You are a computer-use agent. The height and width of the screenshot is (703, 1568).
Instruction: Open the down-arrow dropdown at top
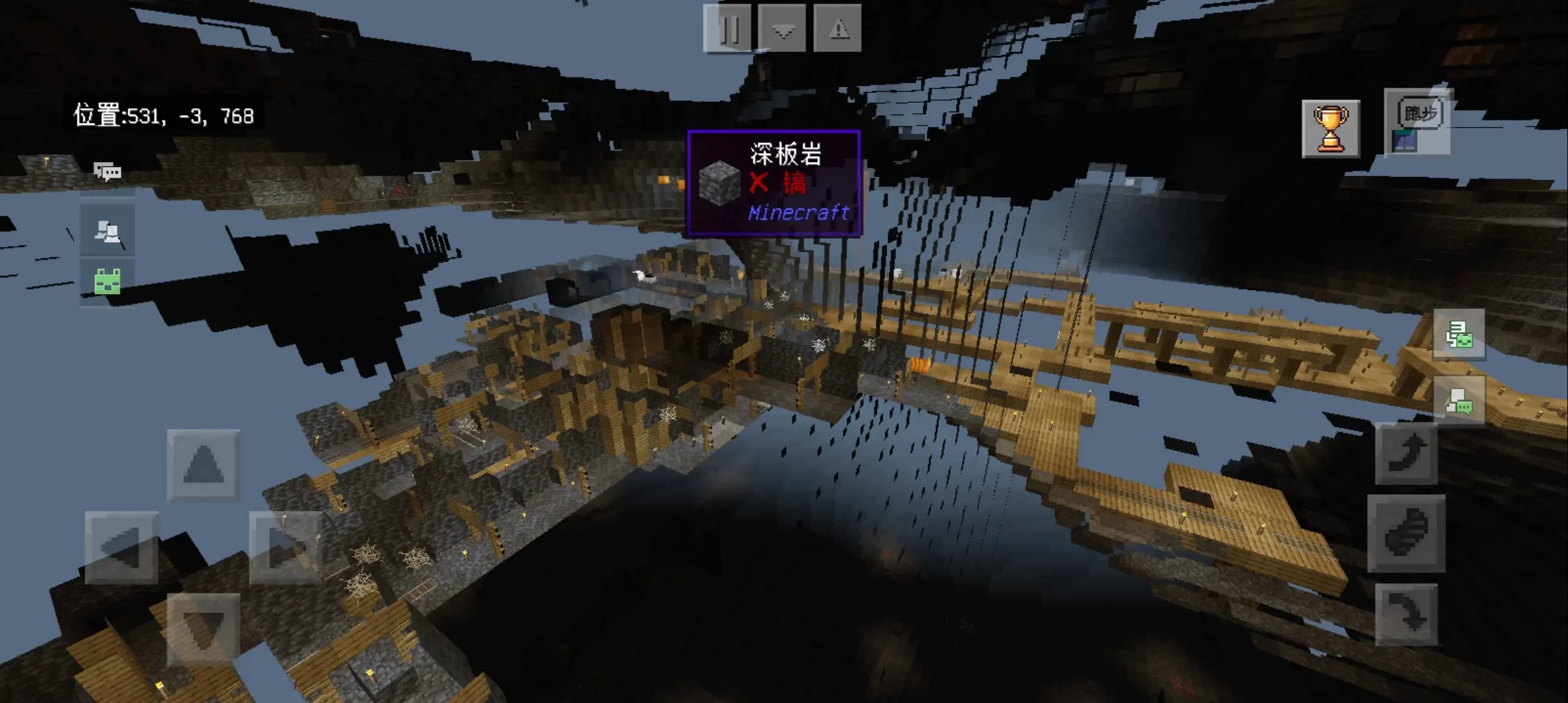tap(783, 29)
